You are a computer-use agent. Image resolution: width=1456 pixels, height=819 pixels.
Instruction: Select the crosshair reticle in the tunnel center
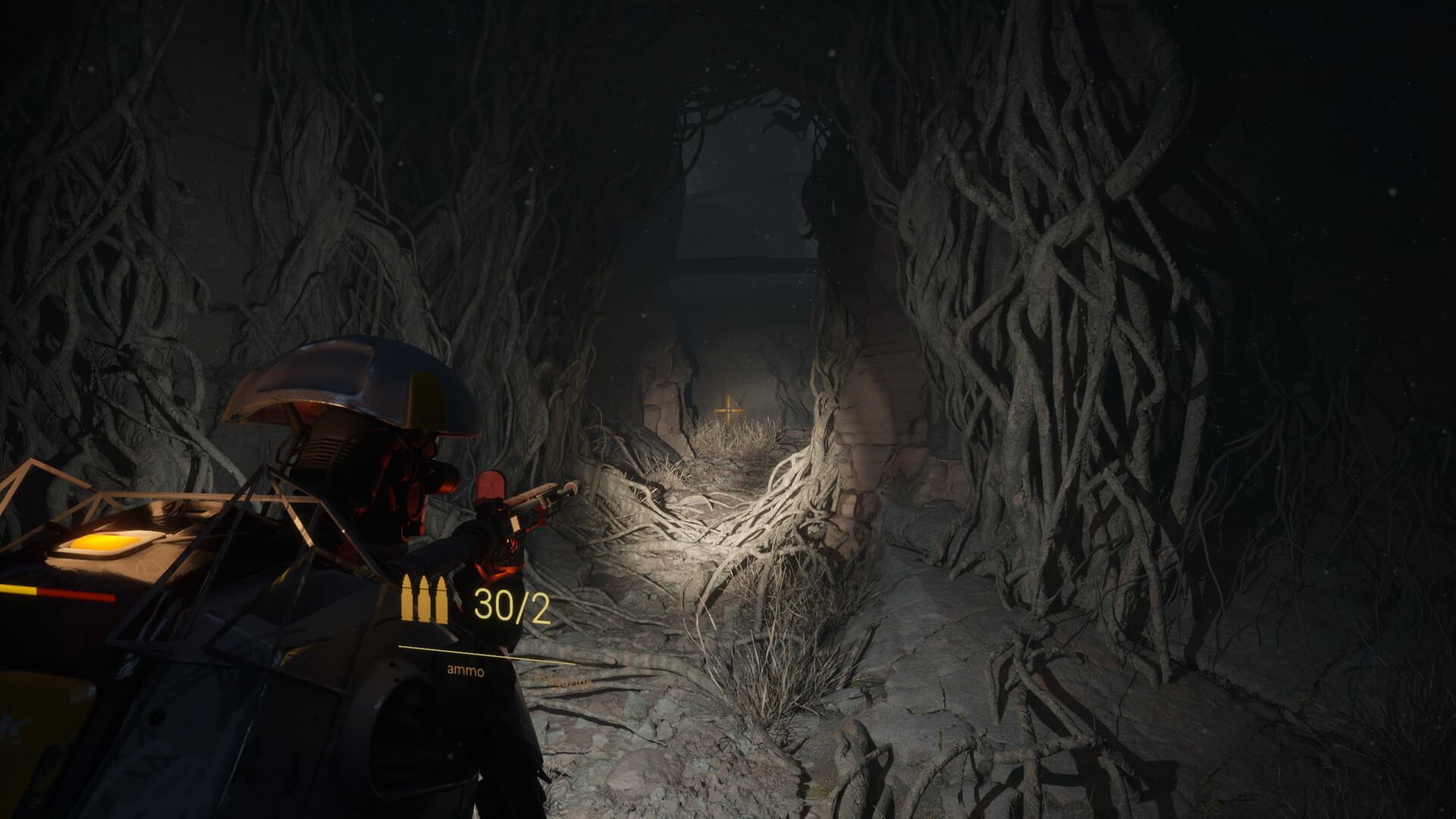(727, 409)
